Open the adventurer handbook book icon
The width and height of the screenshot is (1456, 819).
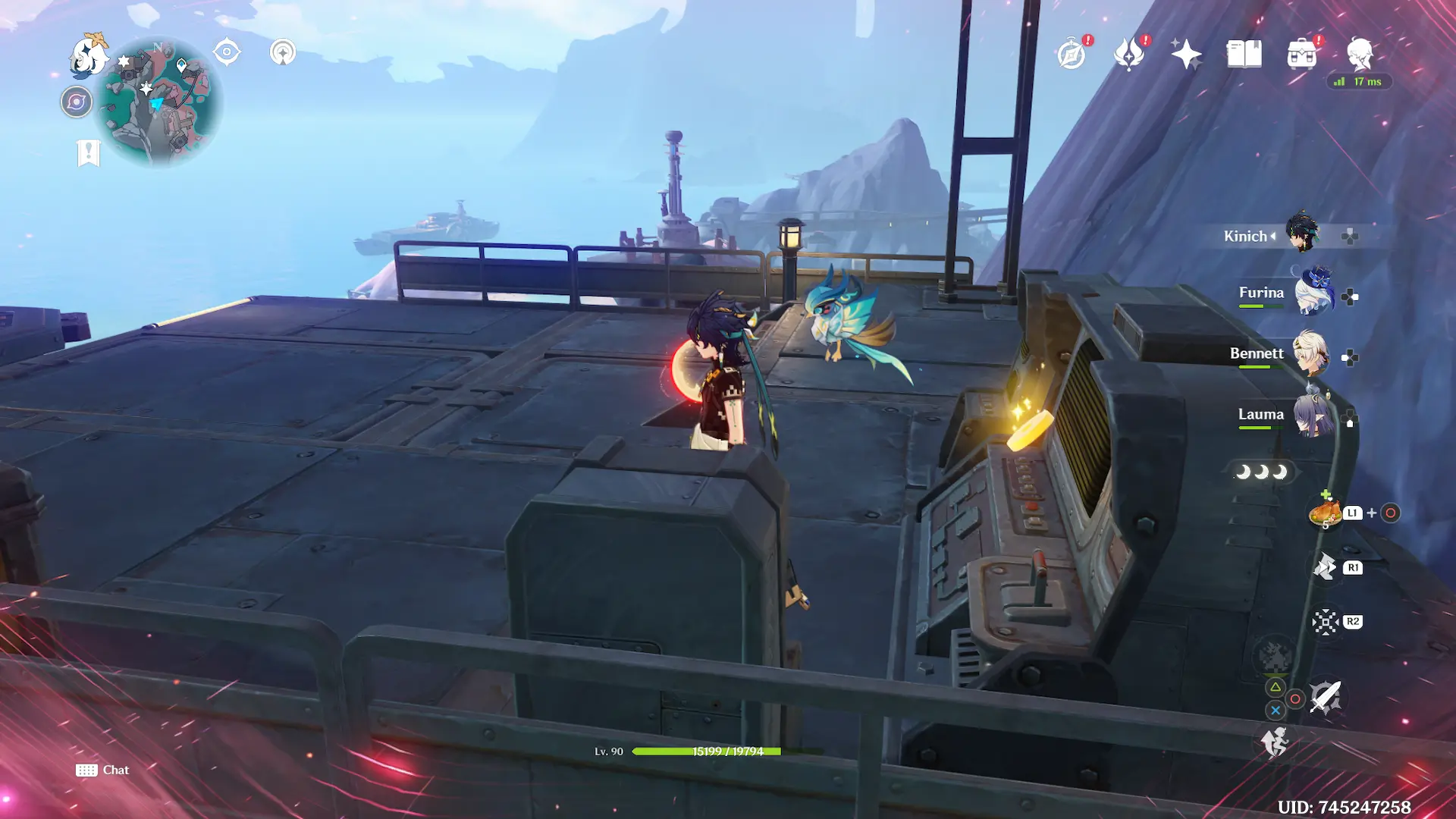[1244, 54]
